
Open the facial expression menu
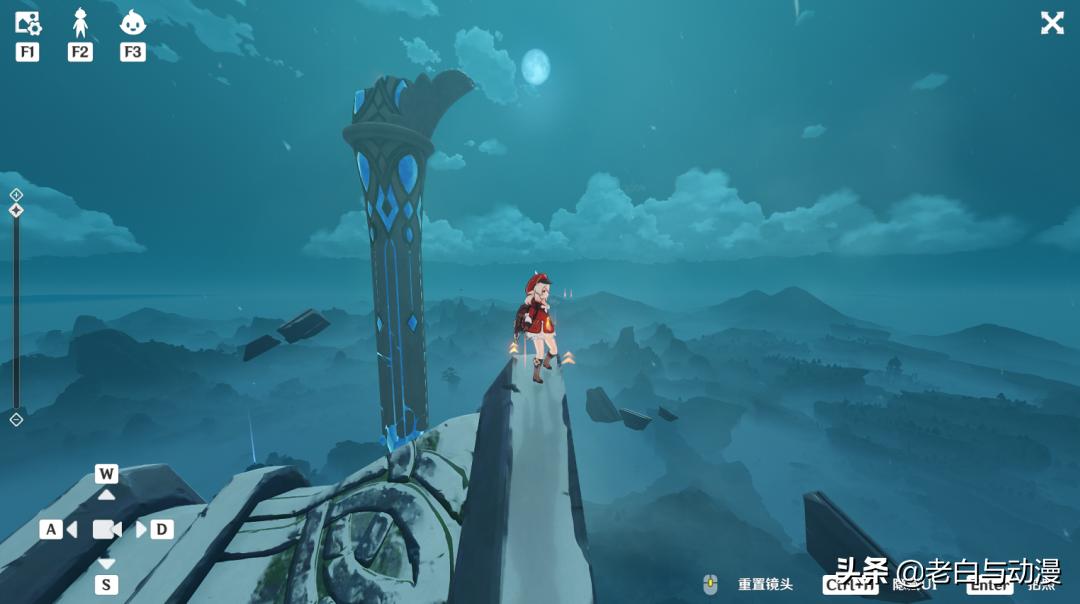(x=132, y=22)
